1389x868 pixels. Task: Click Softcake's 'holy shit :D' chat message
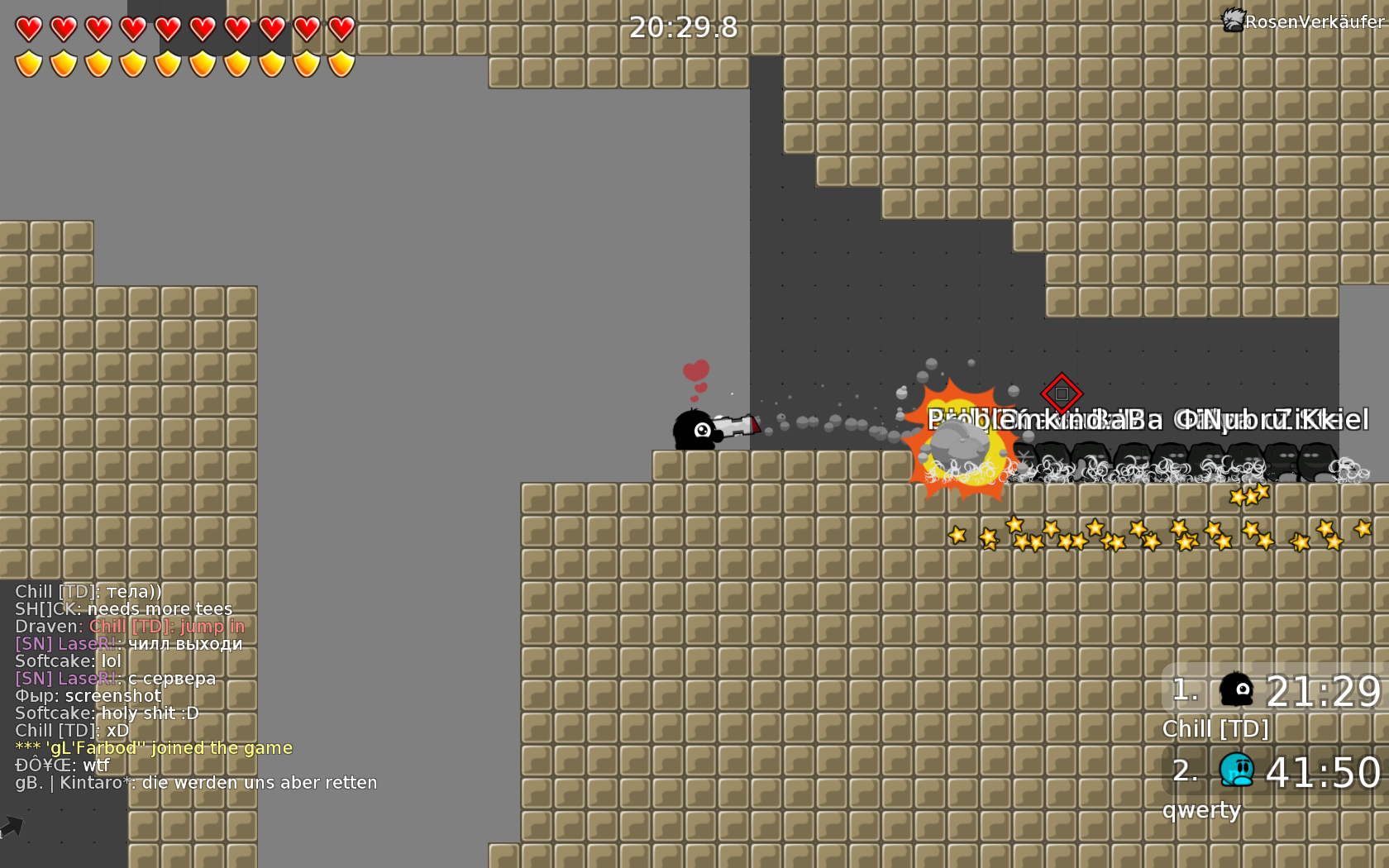pyautogui.click(x=106, y=713)
